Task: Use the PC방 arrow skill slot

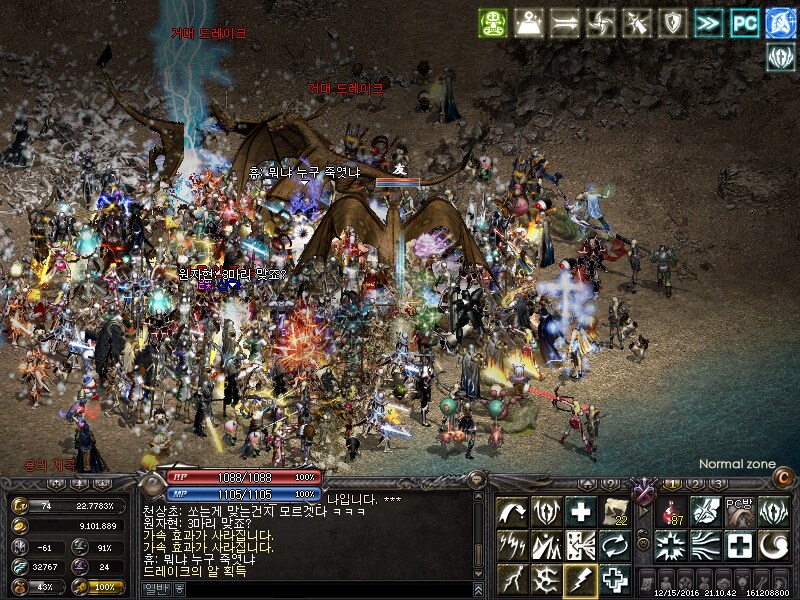Action: tap(738, 511)
